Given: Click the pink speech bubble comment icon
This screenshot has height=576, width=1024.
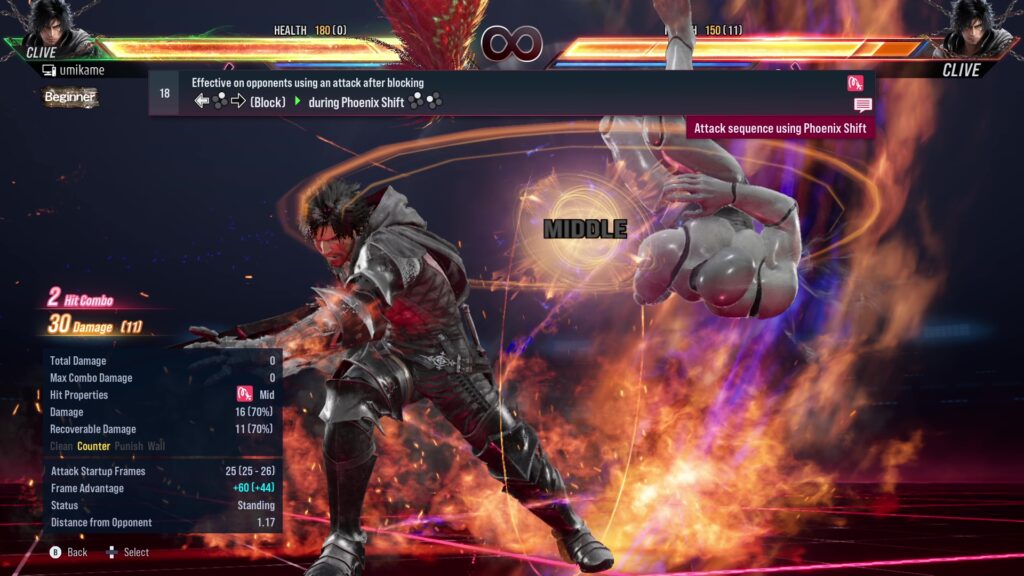Looking at the screenshot, I should pos(862,105).
